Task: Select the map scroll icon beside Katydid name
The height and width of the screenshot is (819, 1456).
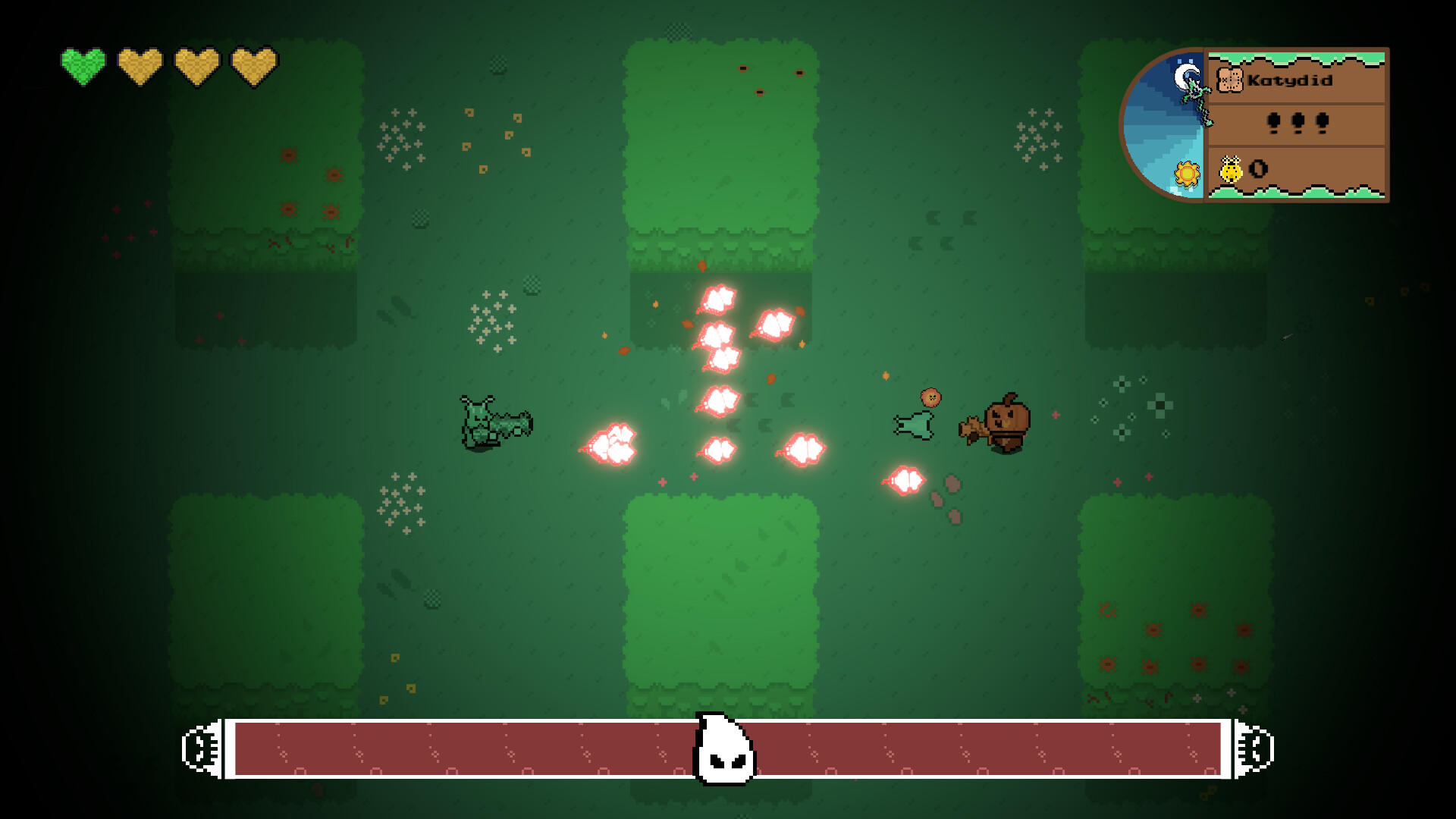Action: (1230, 78)
